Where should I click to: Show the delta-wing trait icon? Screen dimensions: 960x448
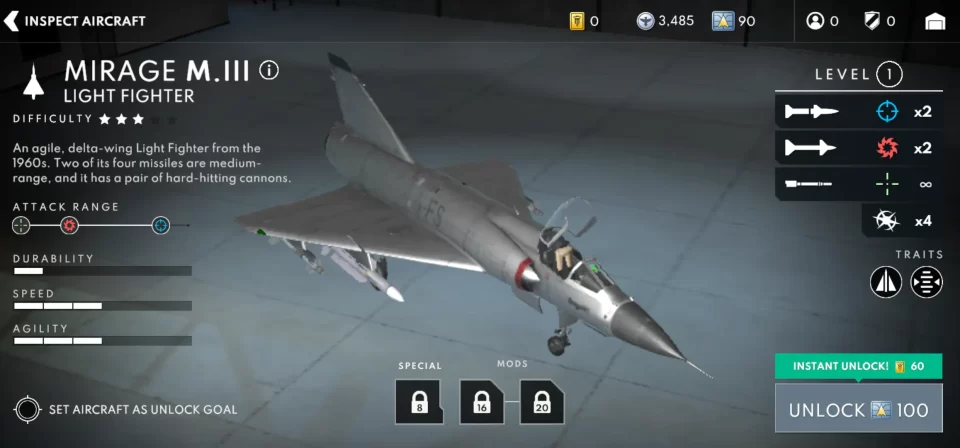point(886,282)
